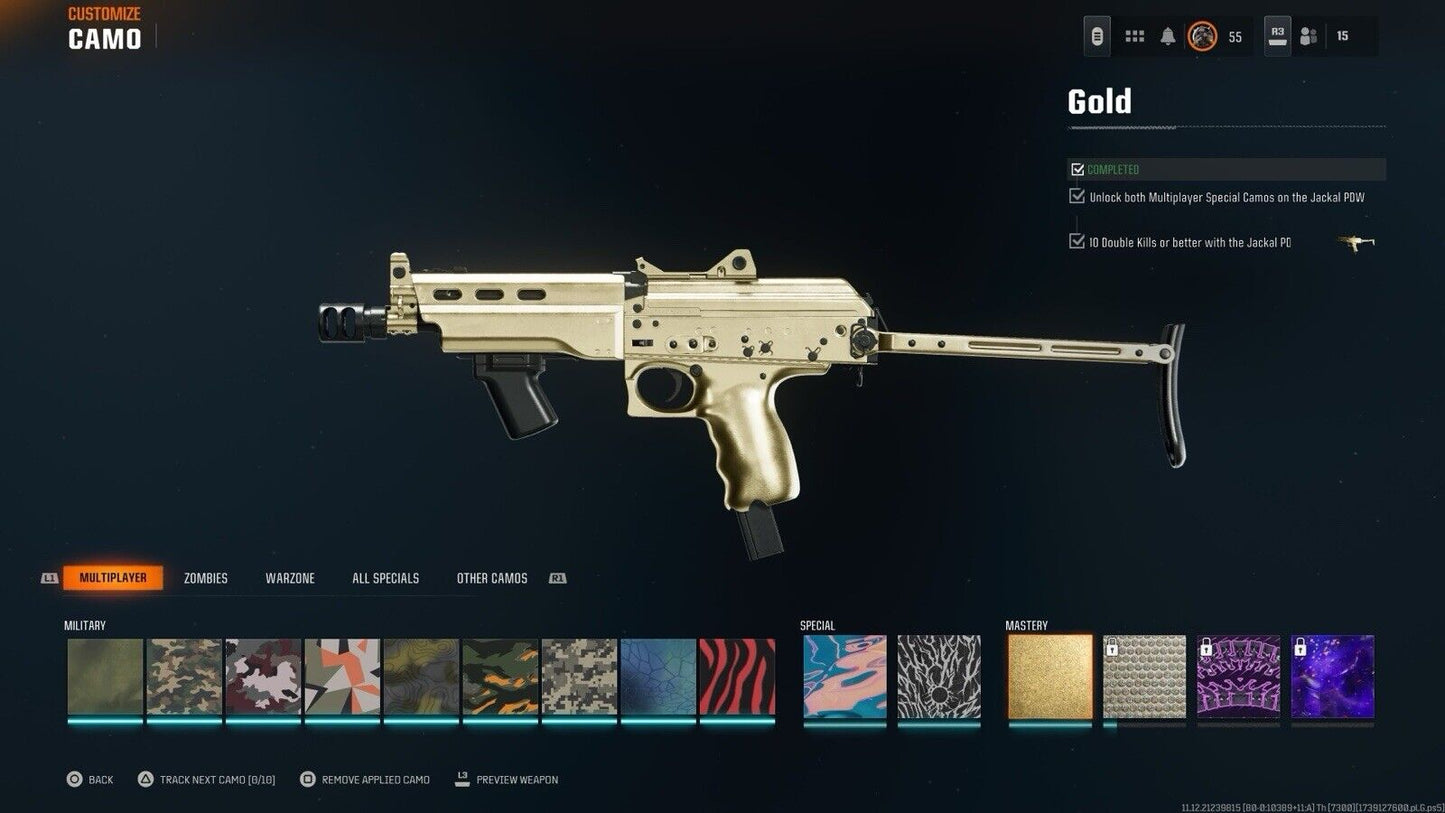Toggle the Completed checkbox

pos(1078,168)
